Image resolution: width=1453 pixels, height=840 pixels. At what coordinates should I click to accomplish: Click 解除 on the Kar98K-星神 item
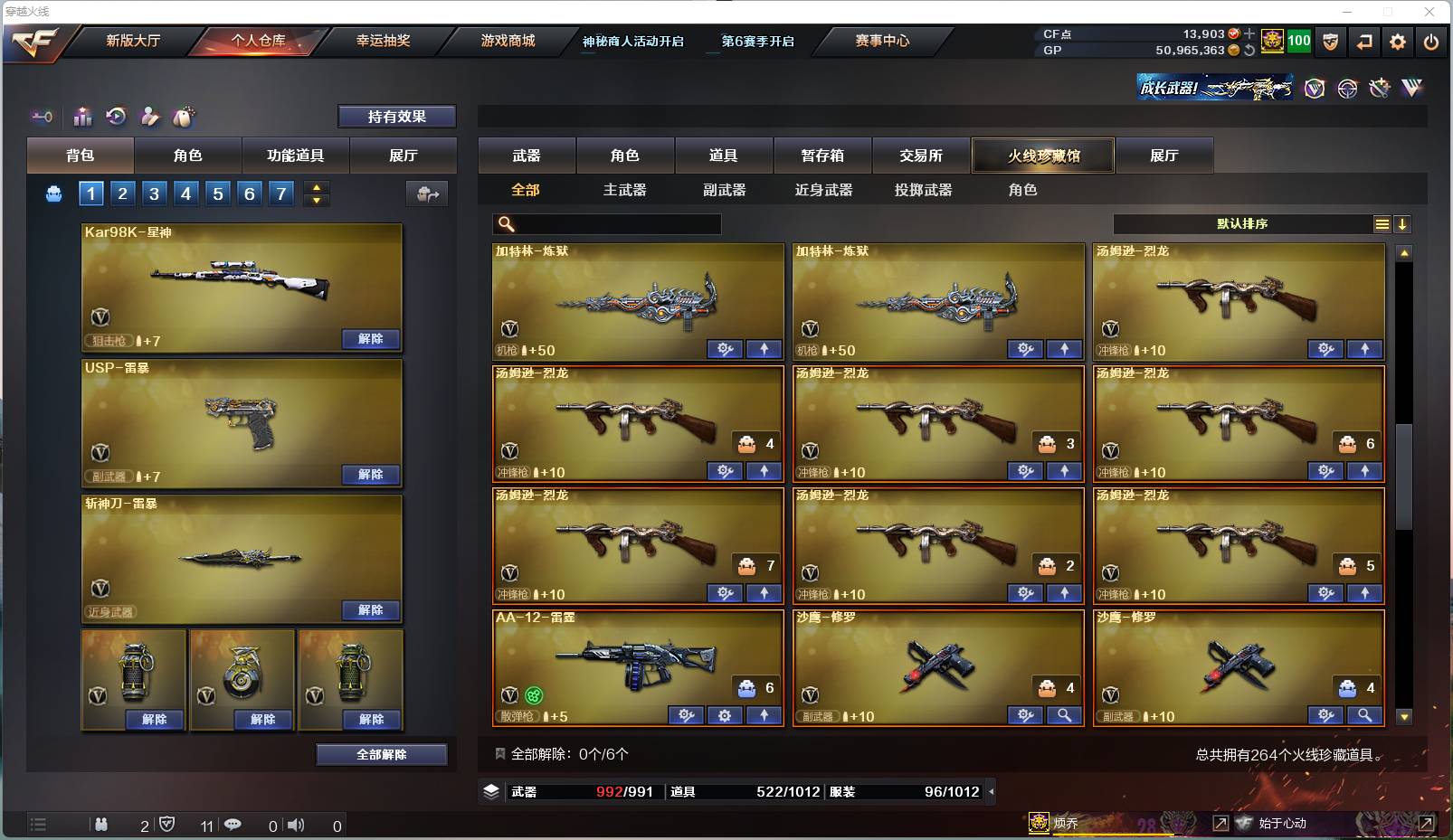coord(369,338)
